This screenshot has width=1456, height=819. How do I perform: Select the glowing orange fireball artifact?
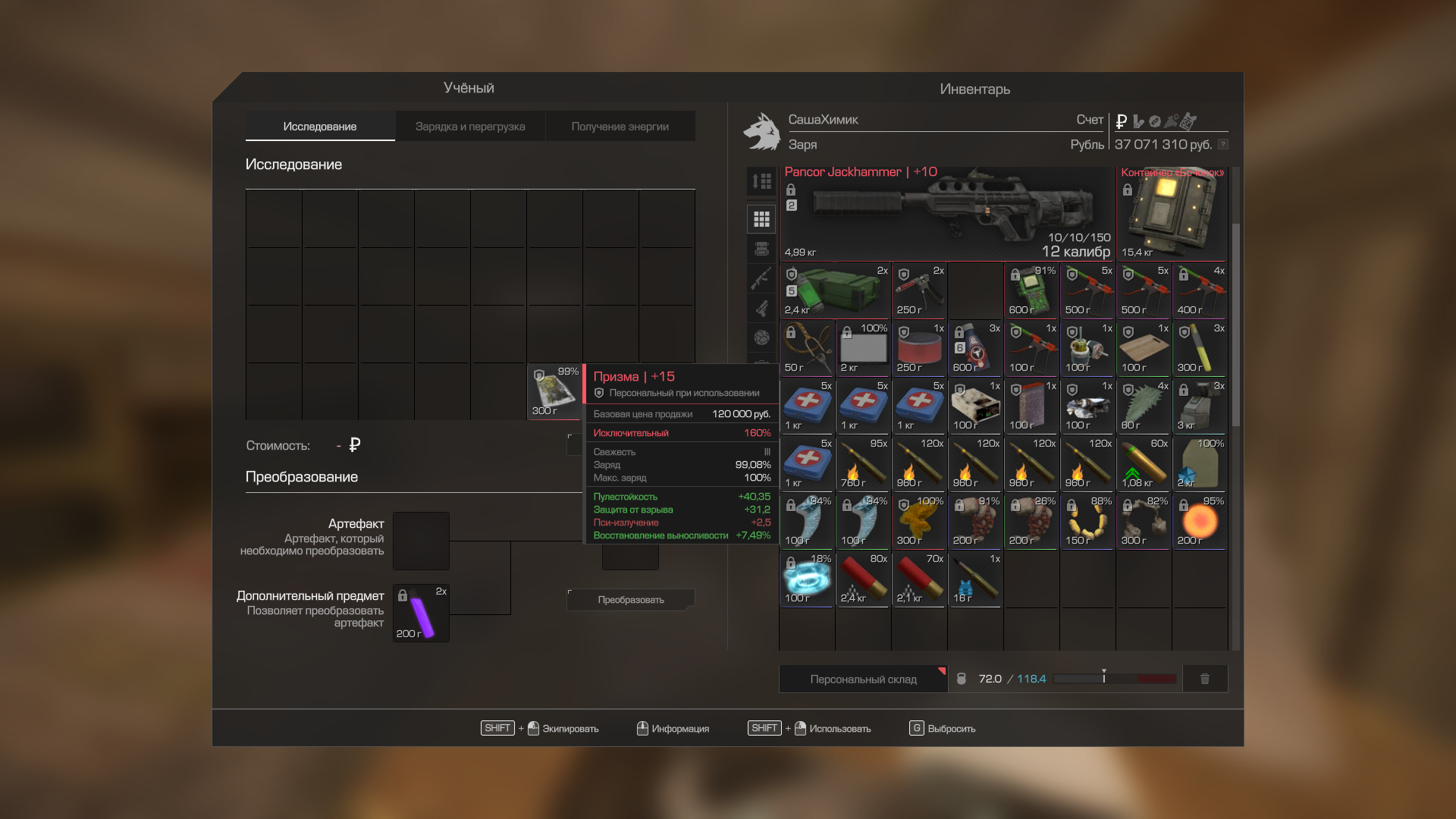tap(1199, 522)
